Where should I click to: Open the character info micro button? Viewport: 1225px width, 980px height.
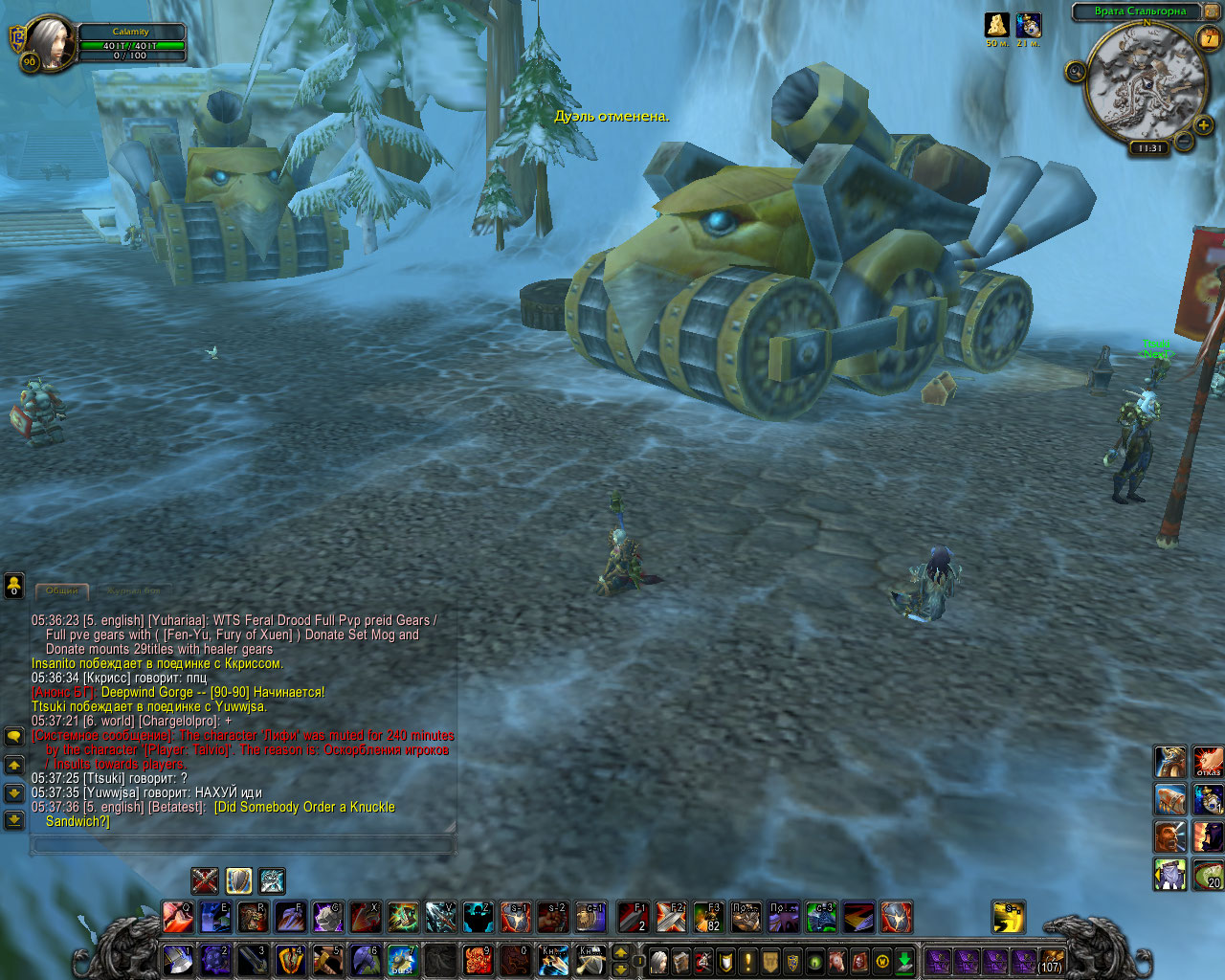click(658, 961)
